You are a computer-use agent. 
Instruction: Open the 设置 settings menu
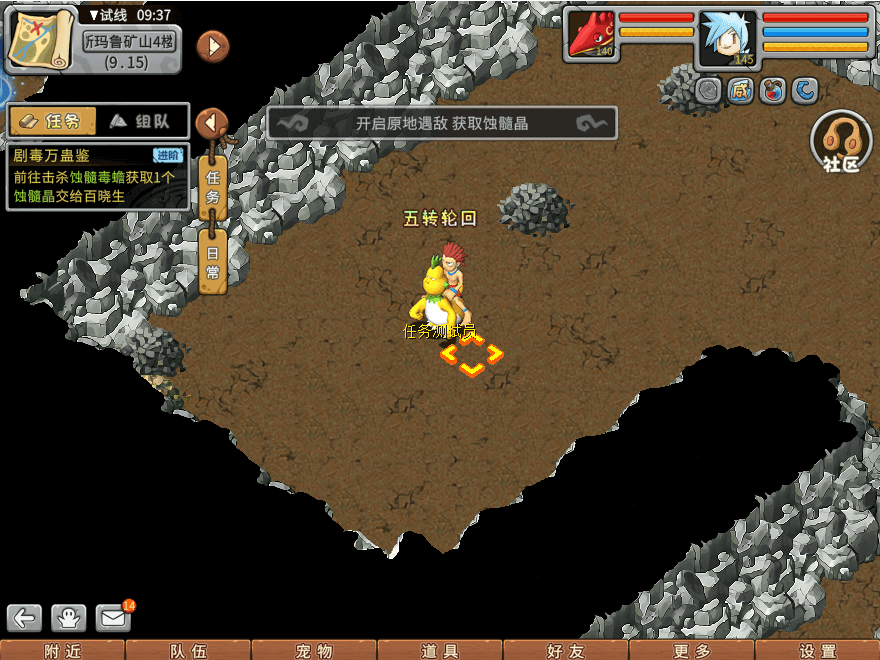pyautogui.click(x=818, y=651)
